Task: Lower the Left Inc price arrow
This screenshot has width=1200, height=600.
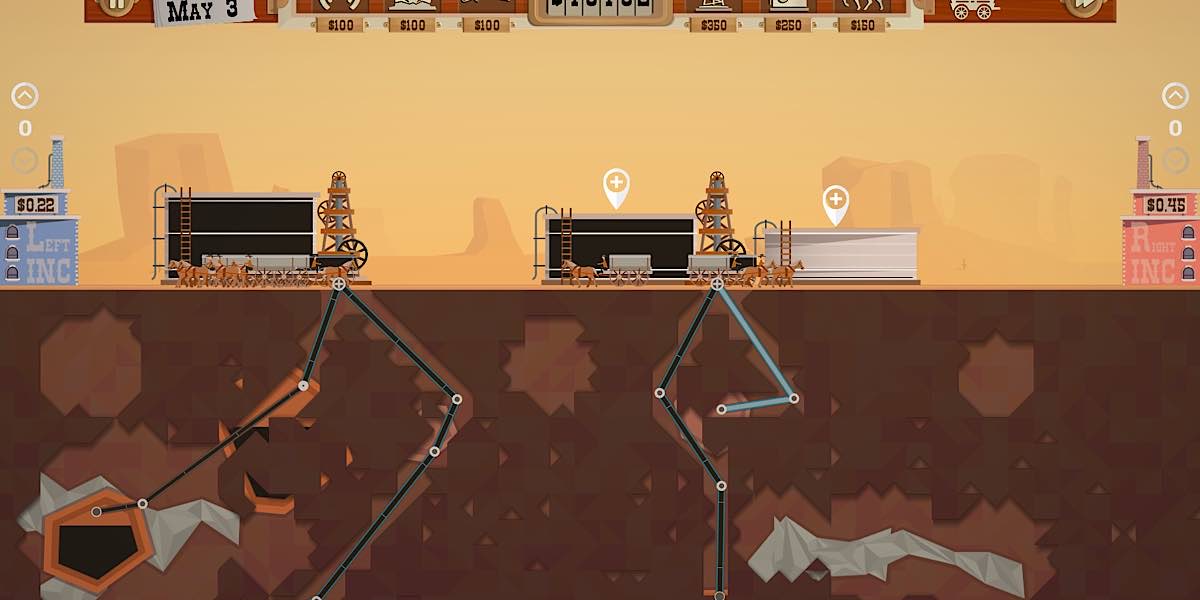Action: [25, 160]
